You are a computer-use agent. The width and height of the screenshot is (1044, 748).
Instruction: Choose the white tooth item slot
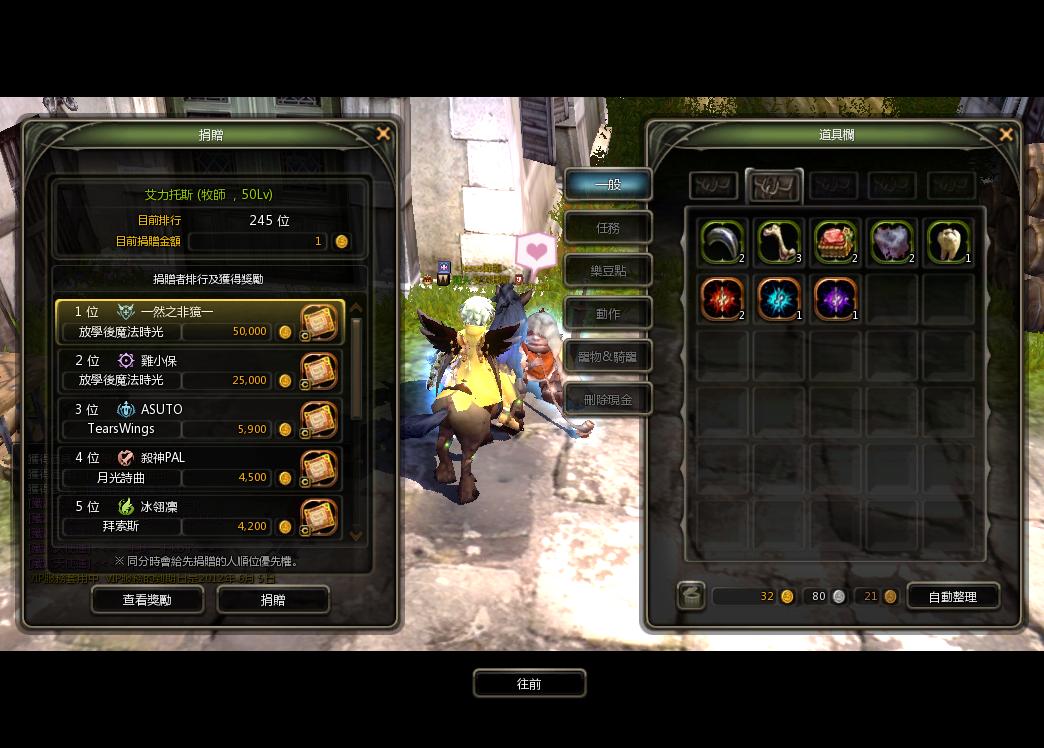click(948, 243)
